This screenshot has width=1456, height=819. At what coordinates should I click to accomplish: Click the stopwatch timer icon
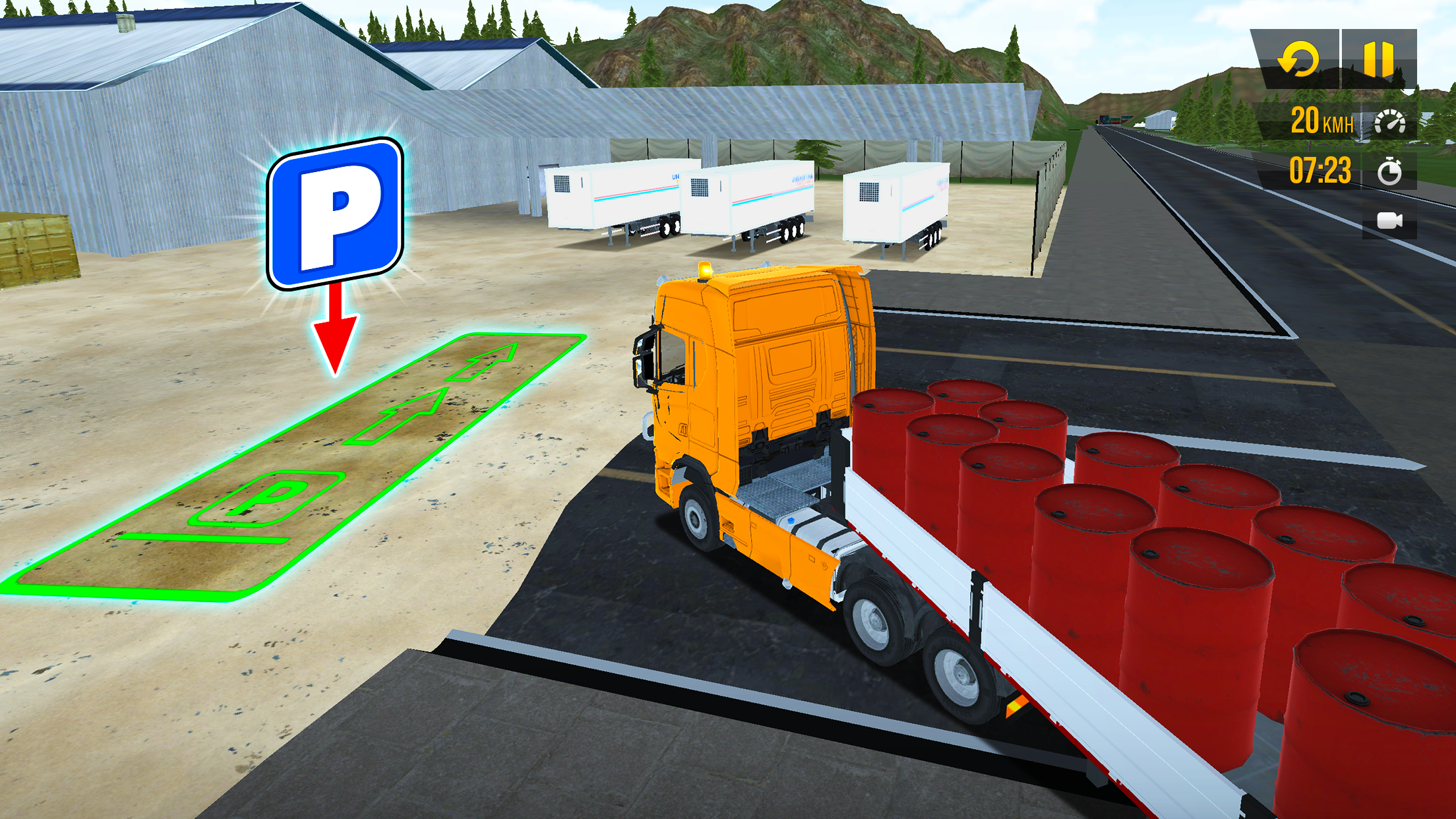tap(1389, 171)
